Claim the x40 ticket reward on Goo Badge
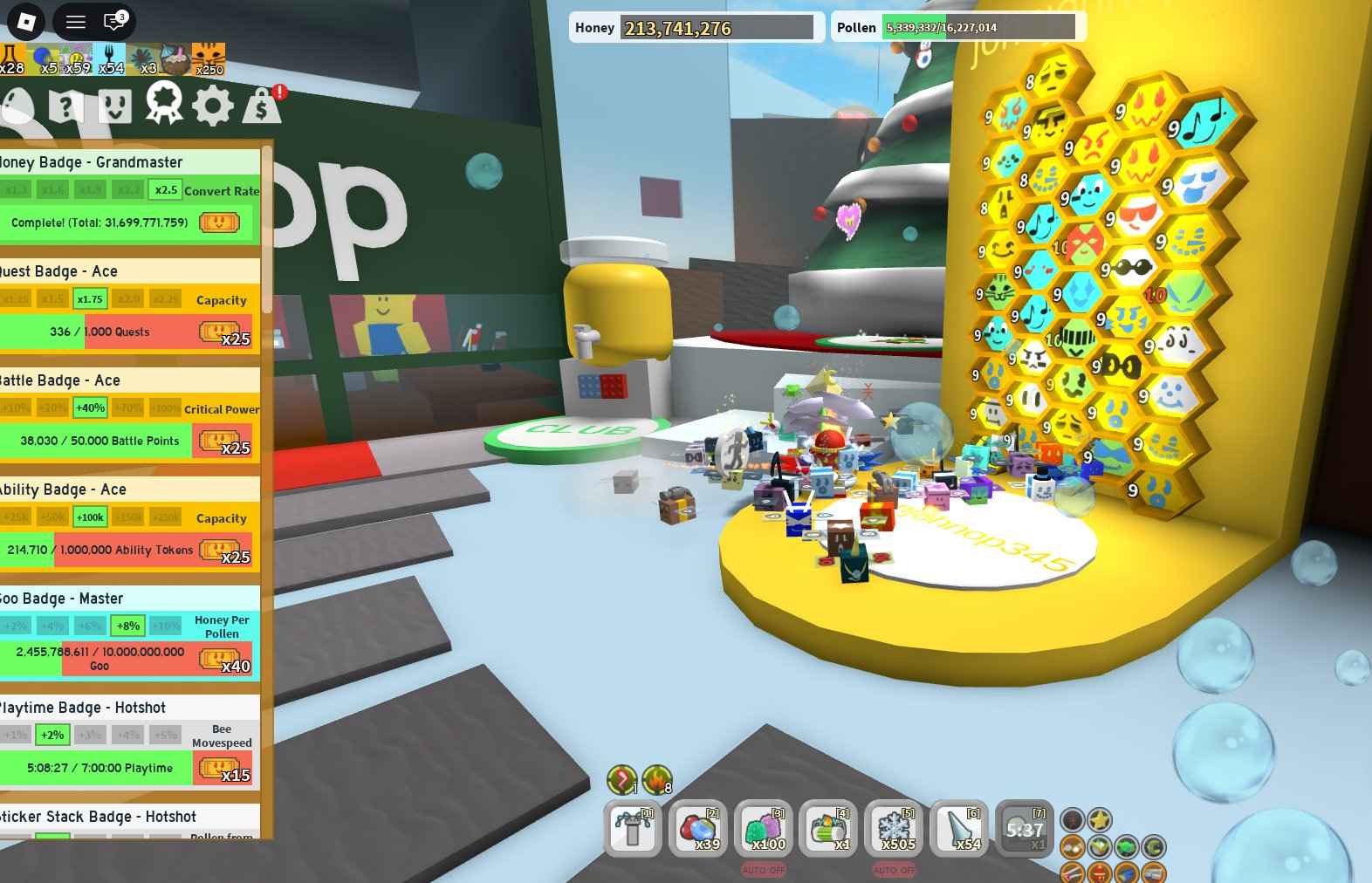Viewport: 1372px width, 883px height. [x=222, y=659]
